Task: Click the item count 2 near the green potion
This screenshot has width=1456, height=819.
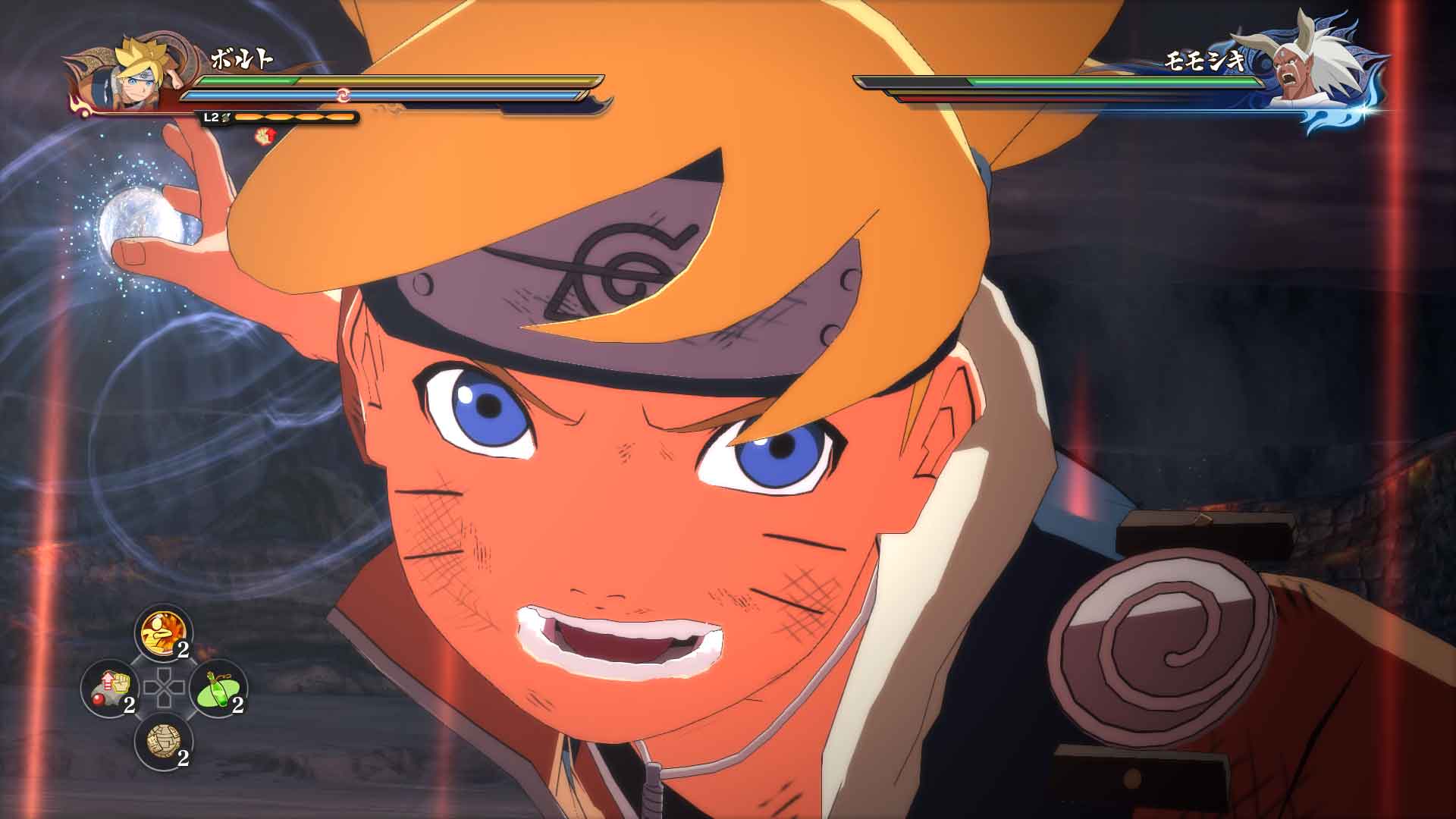Action: (x=235, y=705)
